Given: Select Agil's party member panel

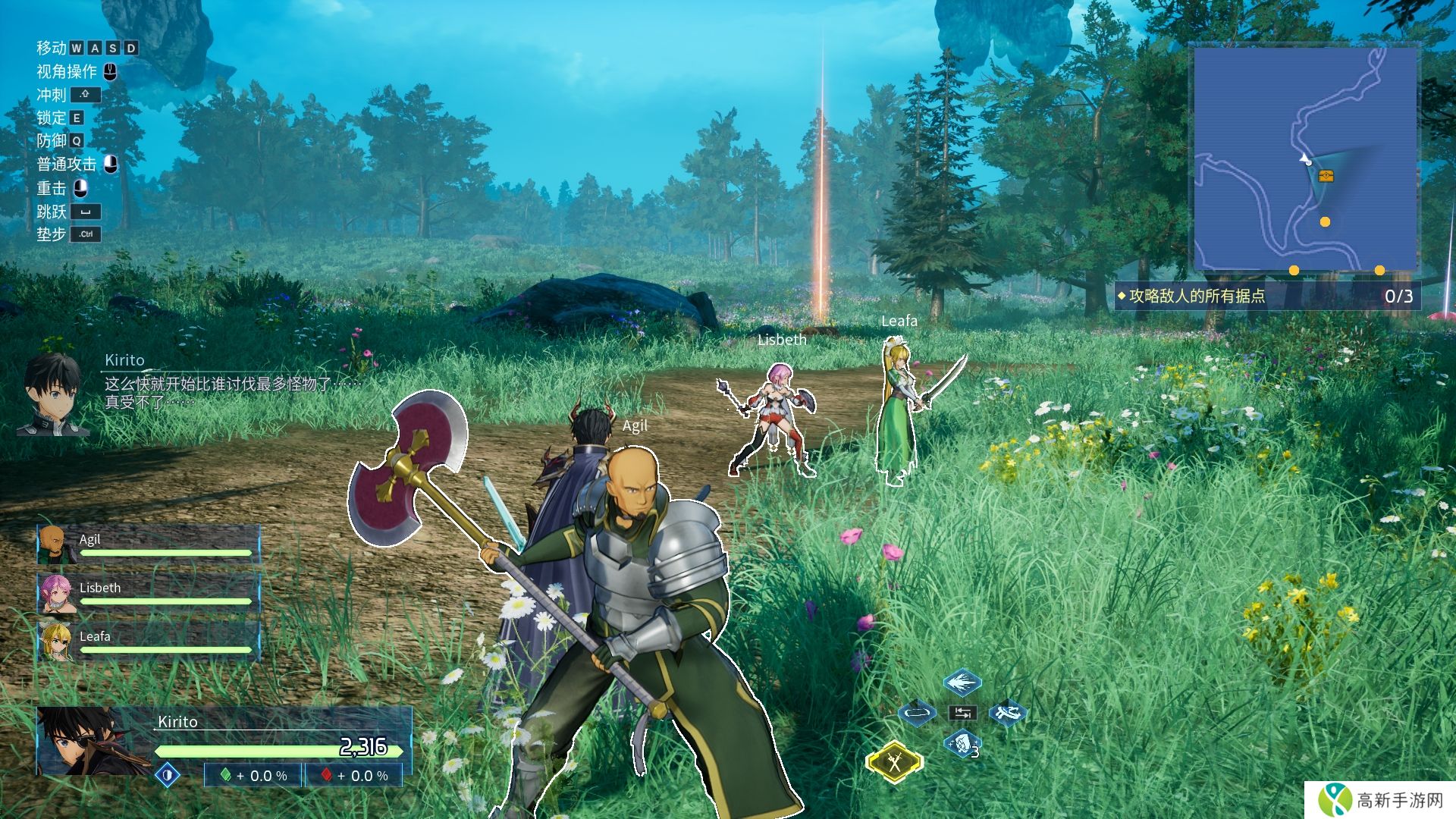Looking at the screenshot, I should click(149, 545).
